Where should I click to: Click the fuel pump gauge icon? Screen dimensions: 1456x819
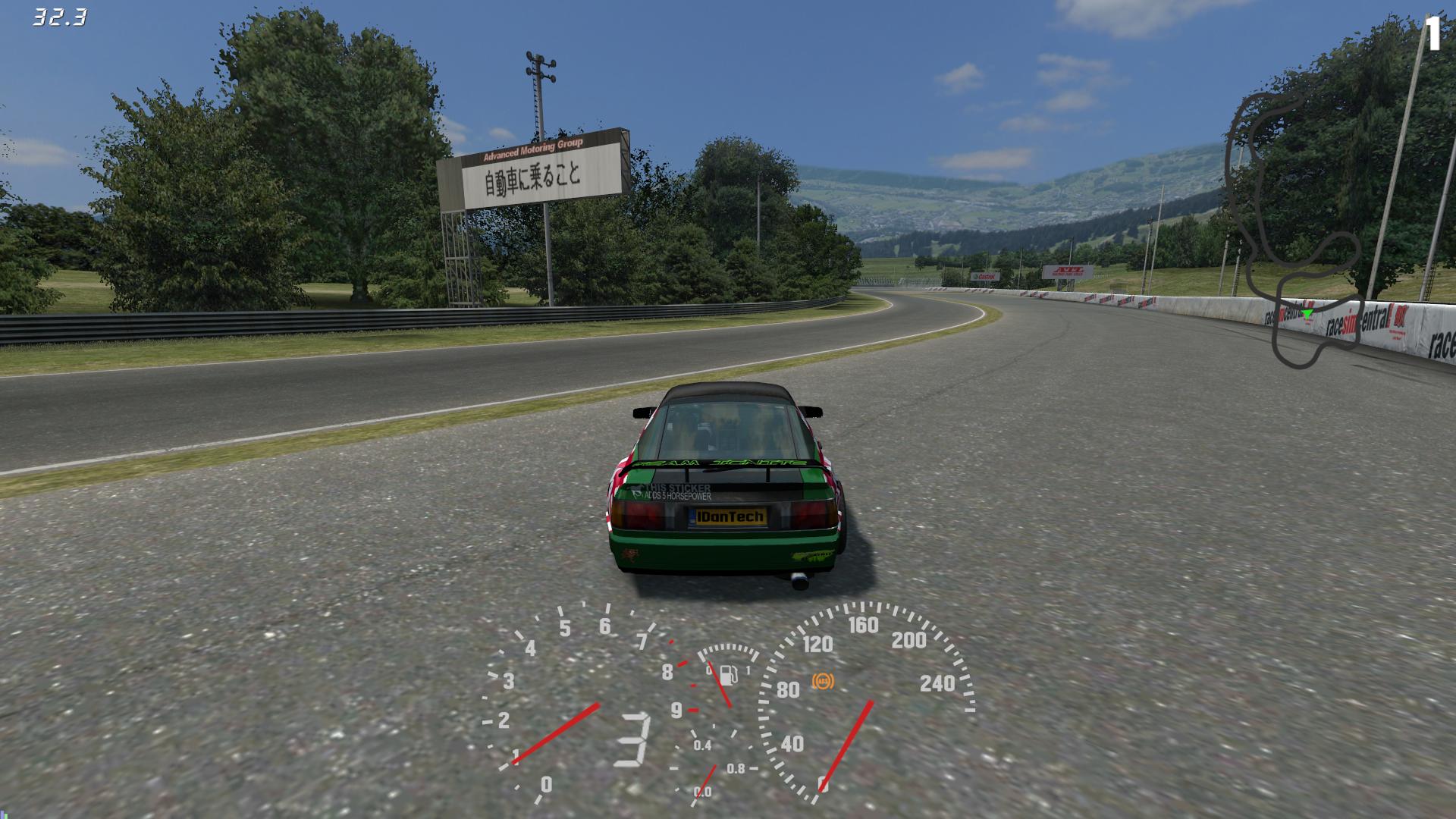[727, 674]
